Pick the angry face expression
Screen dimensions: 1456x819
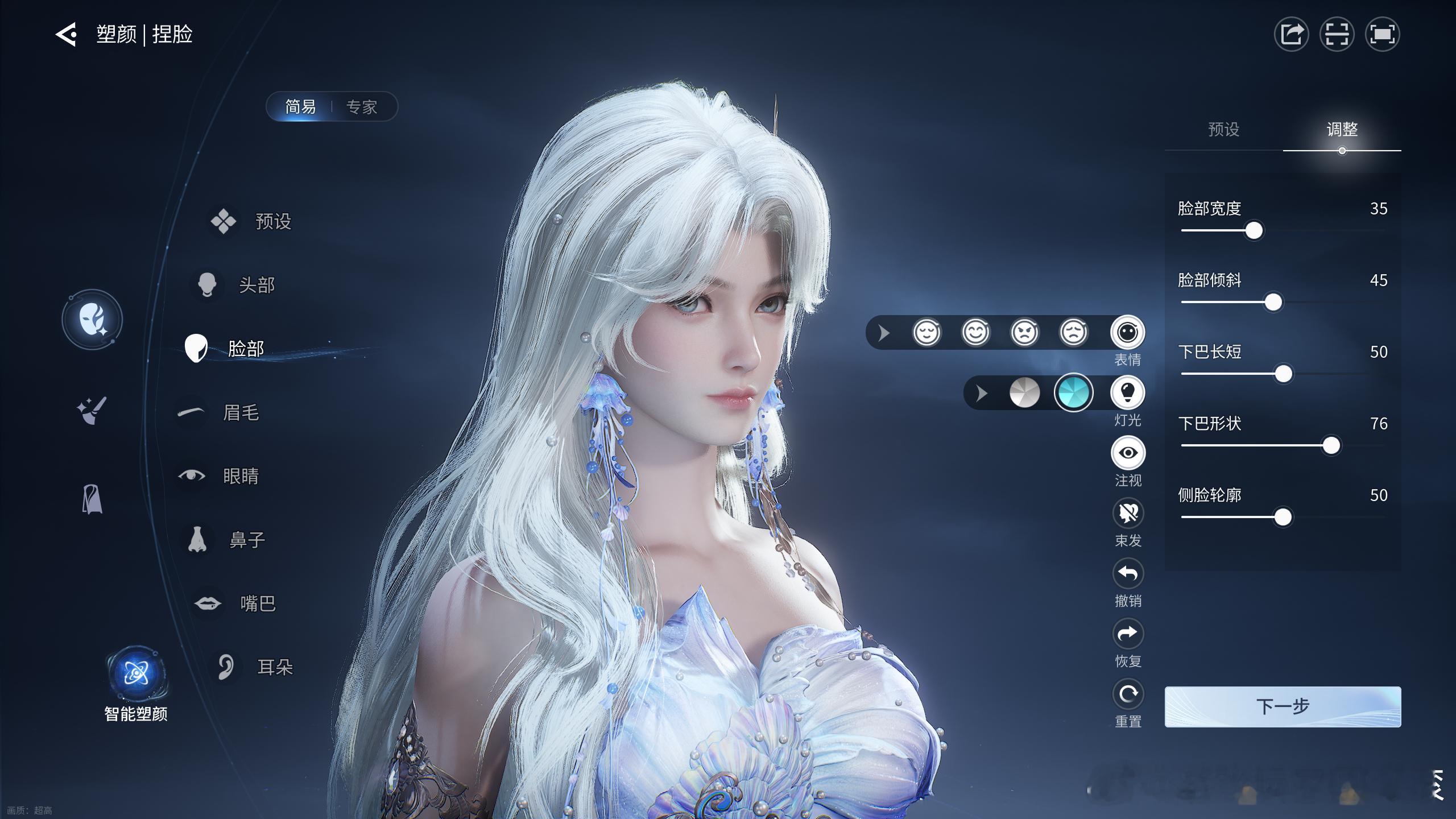coord(1024,333)
